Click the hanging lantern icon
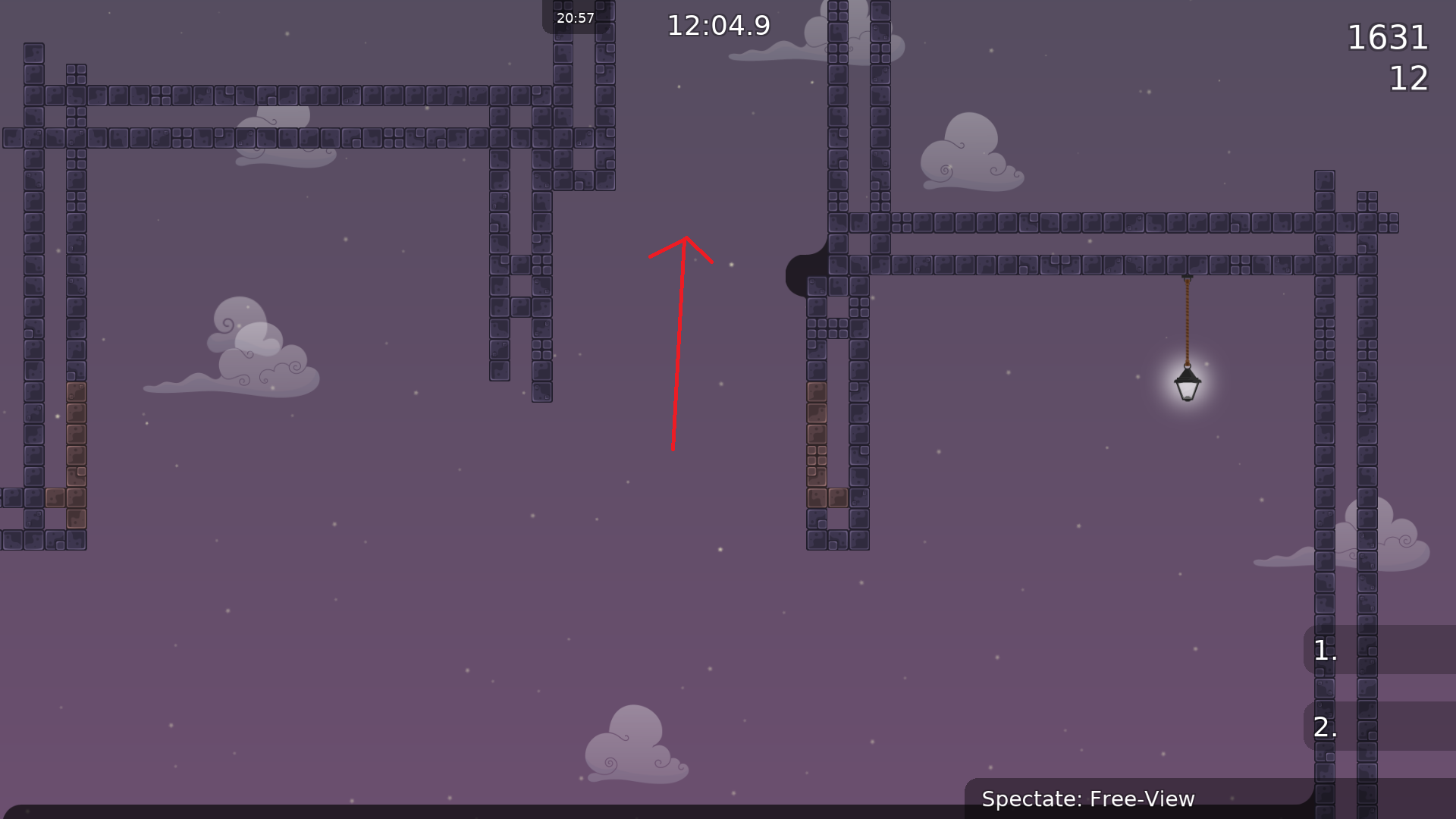 1188,385
